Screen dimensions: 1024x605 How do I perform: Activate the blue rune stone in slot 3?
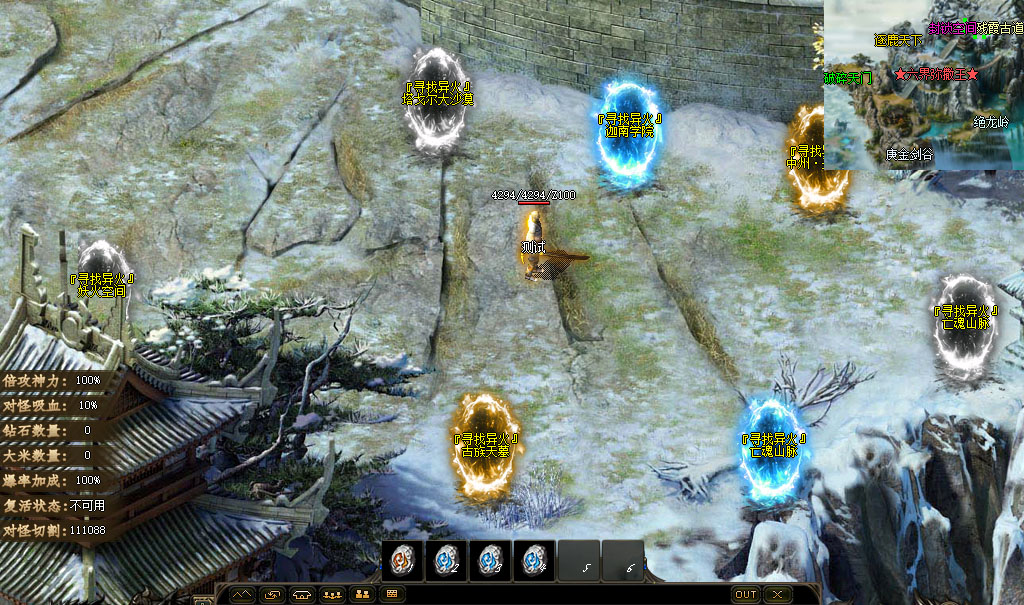(489, 560)
